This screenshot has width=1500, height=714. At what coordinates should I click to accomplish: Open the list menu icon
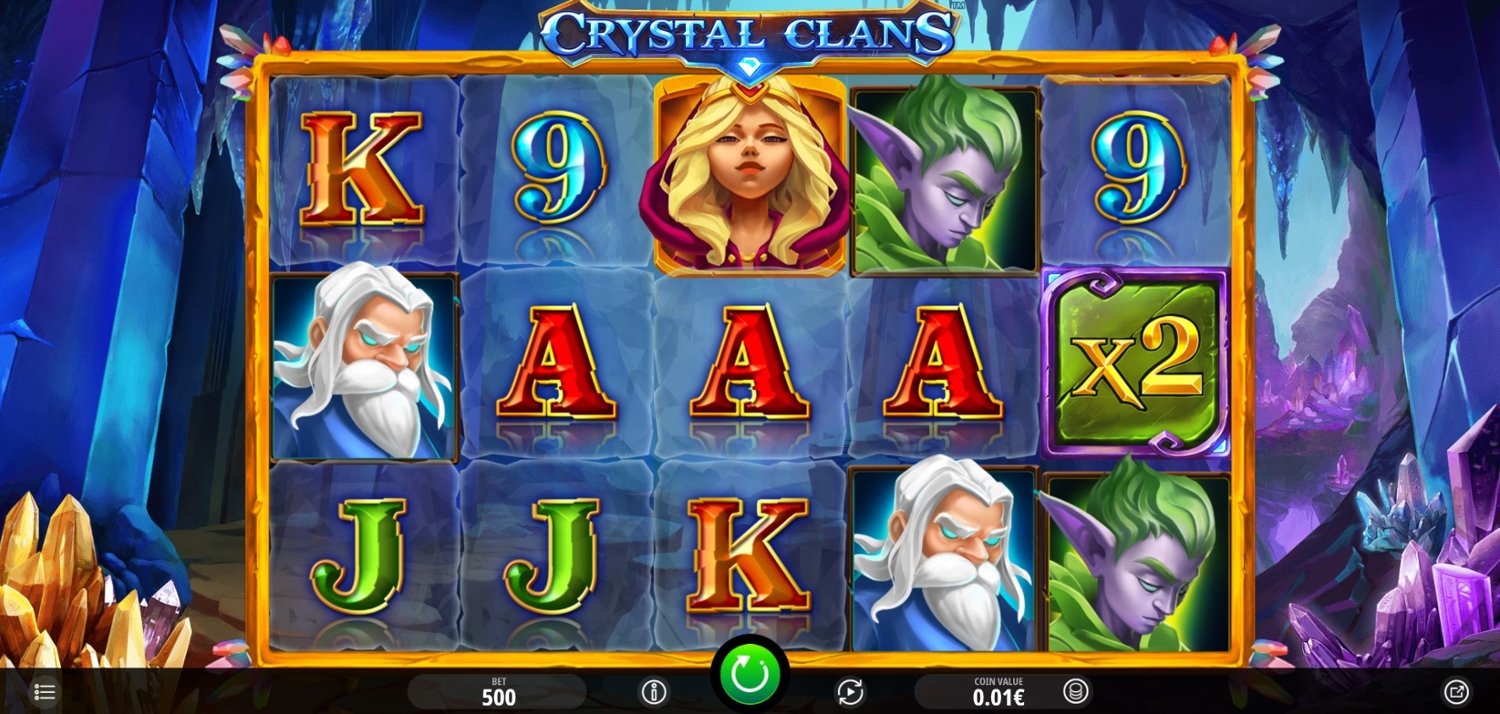click(45, 691)
